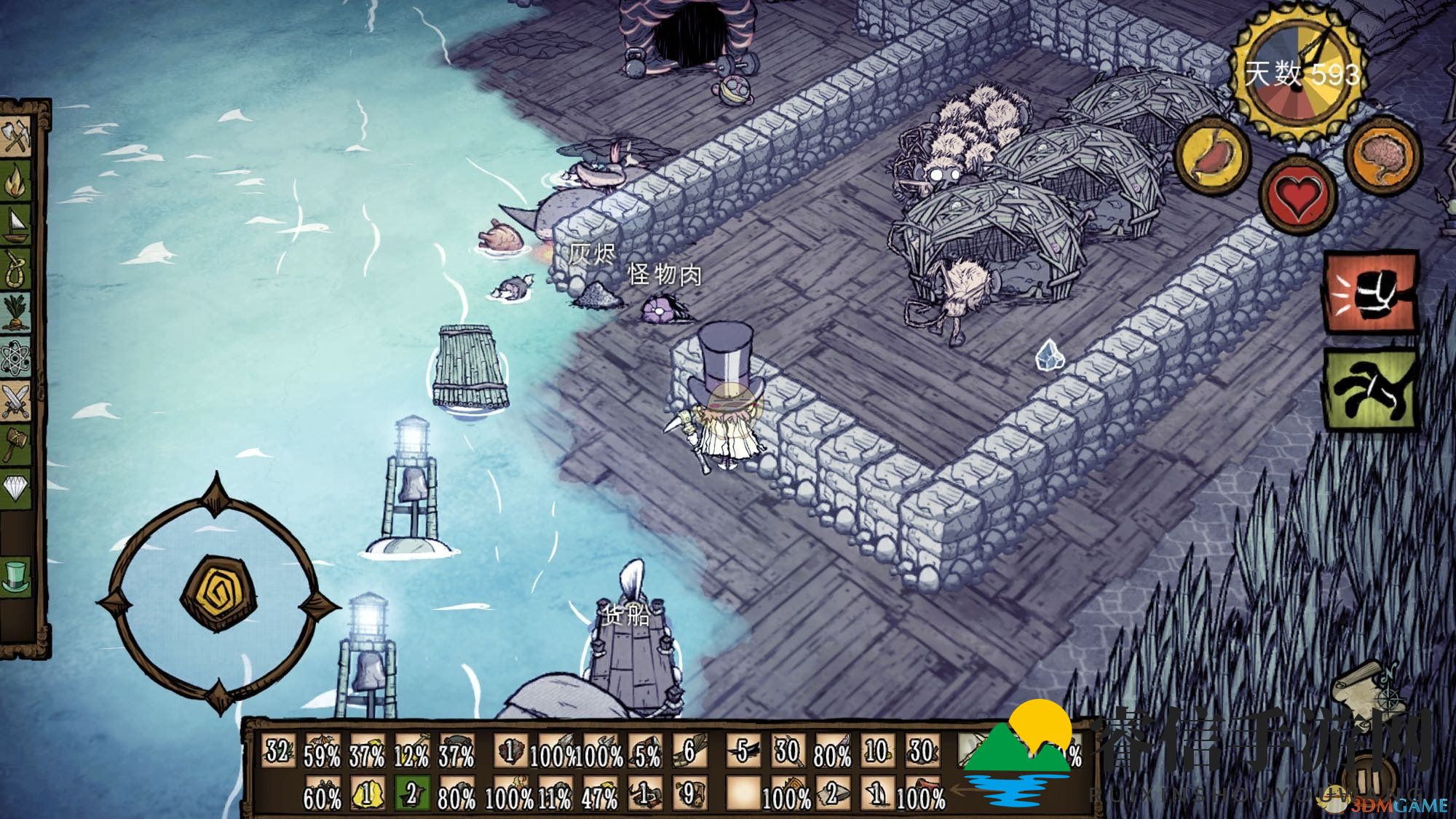Tap the green hand pick-up action button

point(1370,389)
